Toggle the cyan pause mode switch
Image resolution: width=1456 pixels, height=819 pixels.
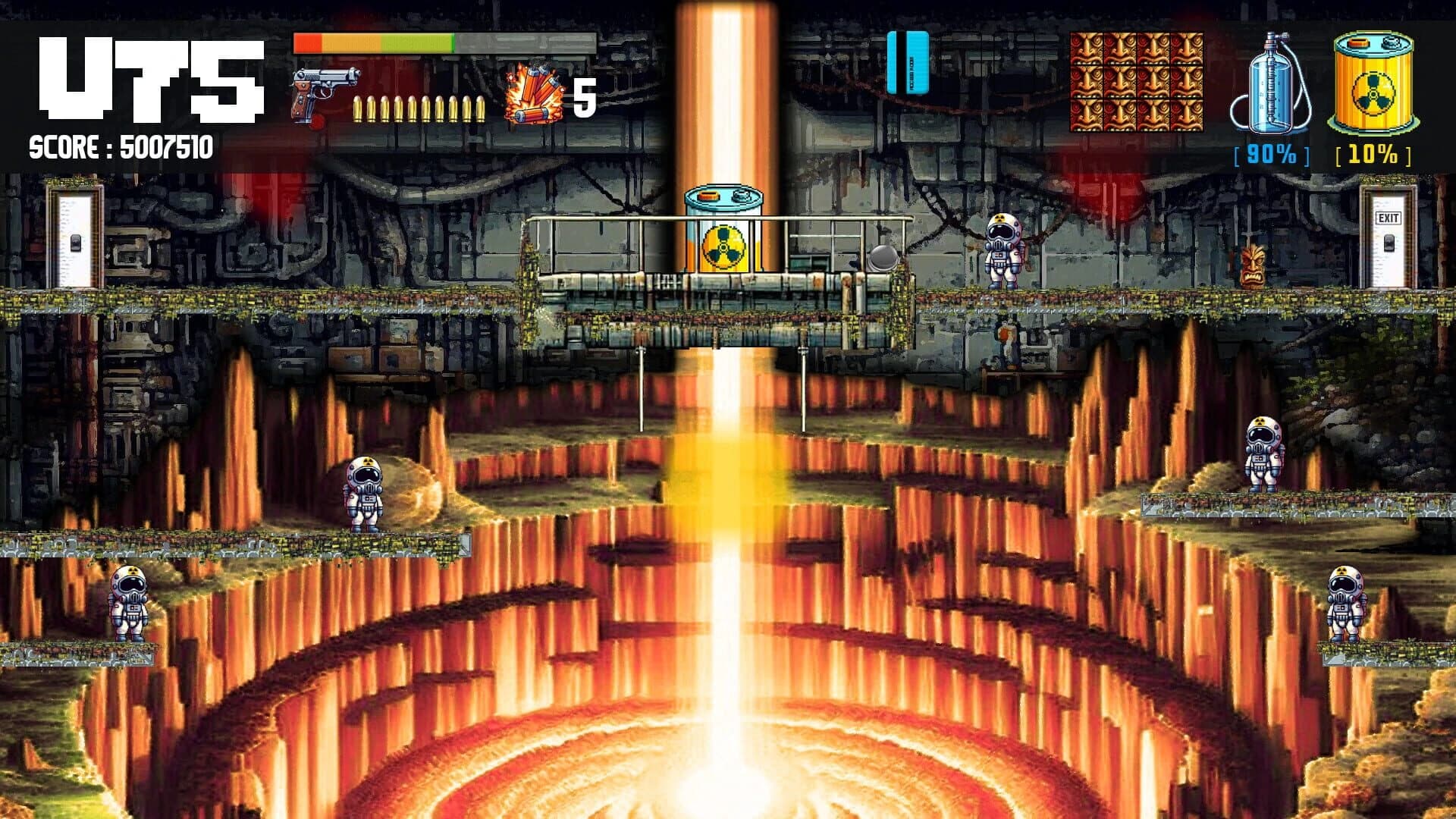908,61
